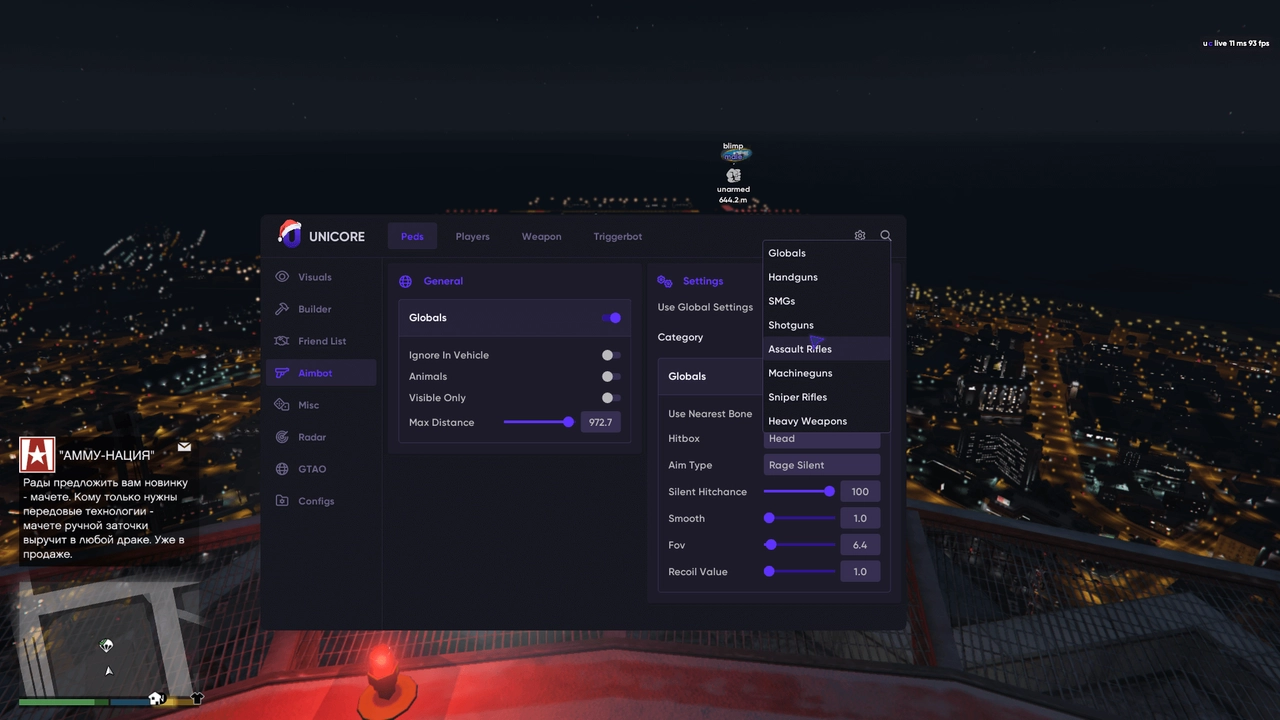Select the Triggerbot tab
Screen dimensions: 1280x720
click(x=617, y=237)
